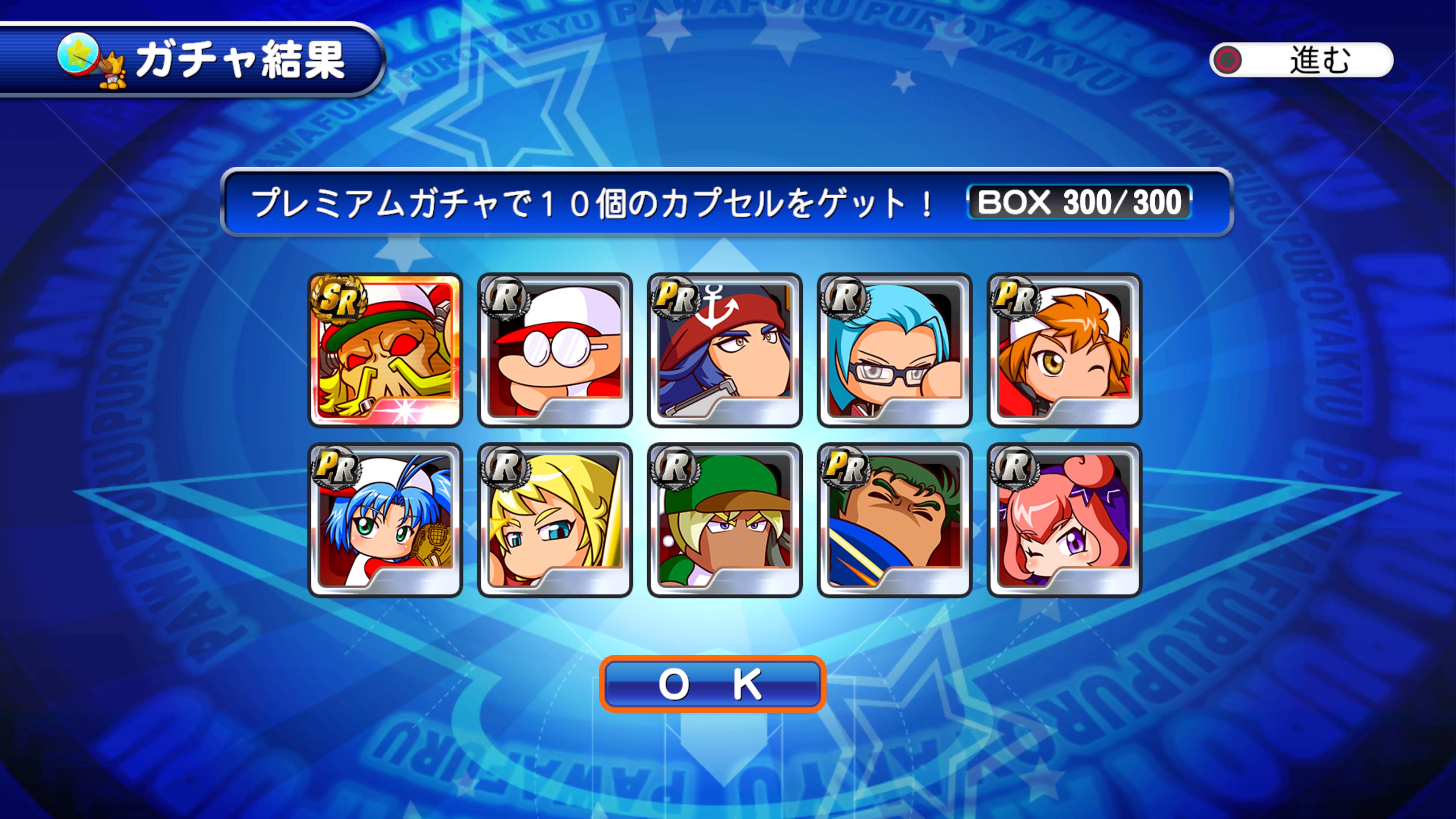Select the SR golden masked character card
Screen dimensions: 1456x819
pos(385,350)
